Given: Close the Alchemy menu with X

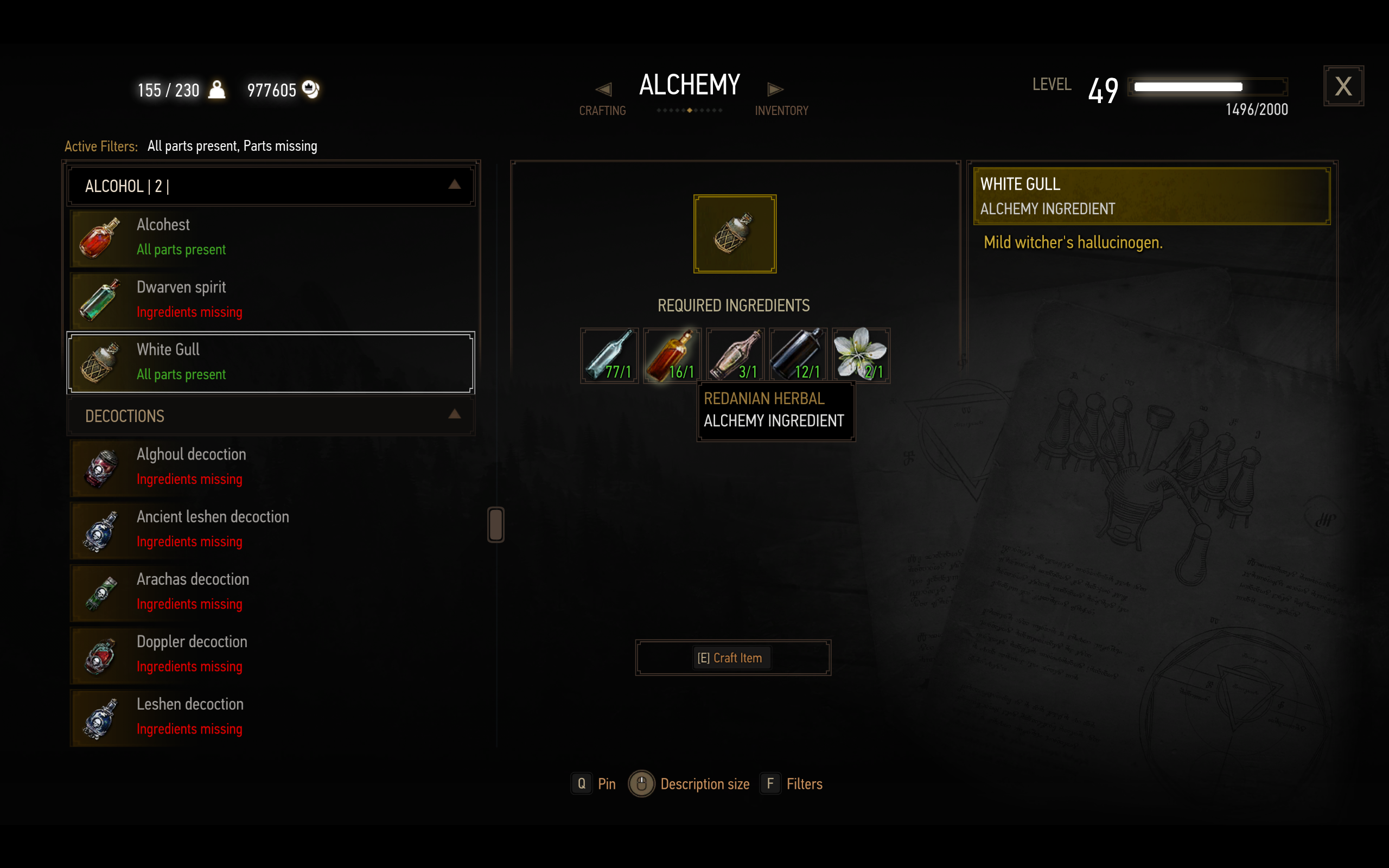Looking at the screenshot, I should [x=1343, y=86].
